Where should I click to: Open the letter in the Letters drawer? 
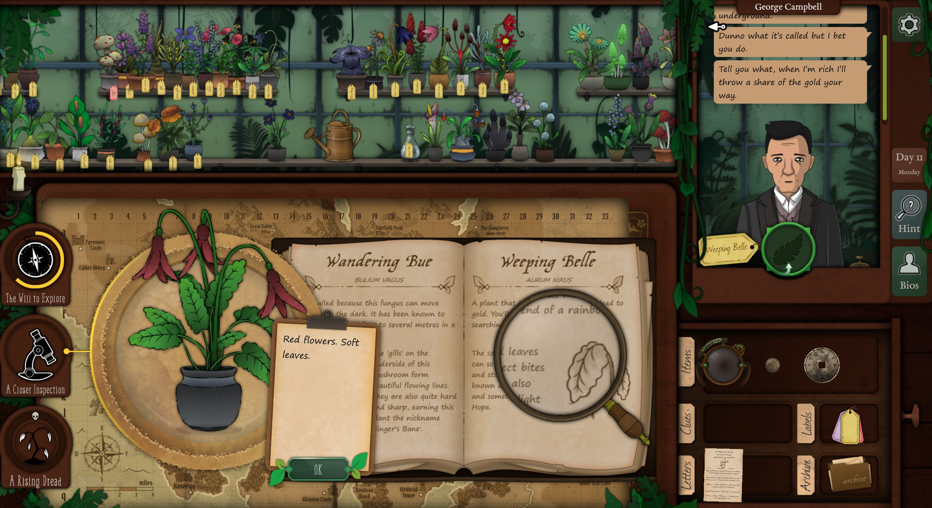[722, 474]
